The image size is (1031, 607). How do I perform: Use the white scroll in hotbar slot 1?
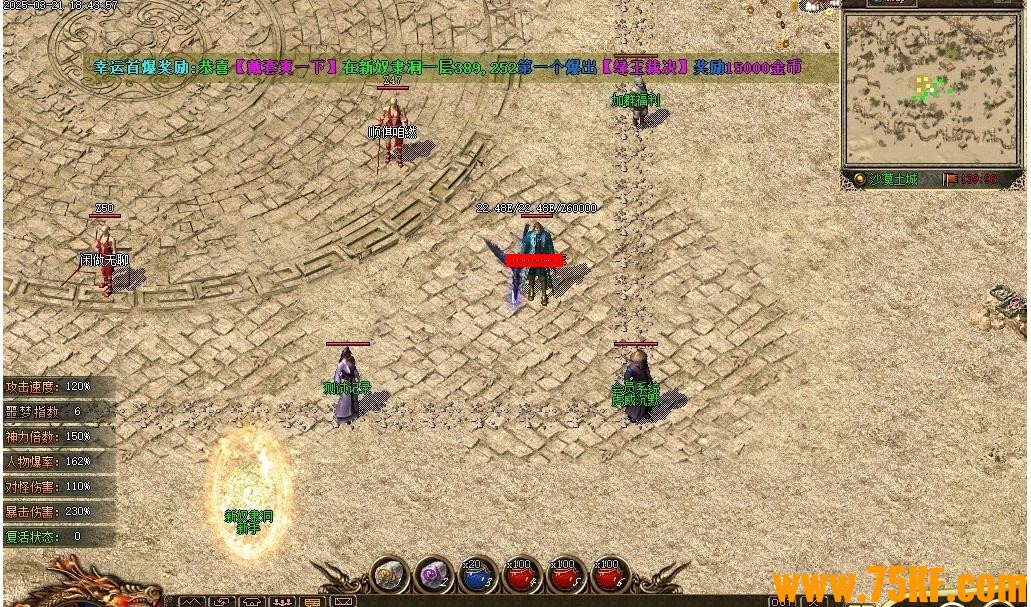(389, 577)
